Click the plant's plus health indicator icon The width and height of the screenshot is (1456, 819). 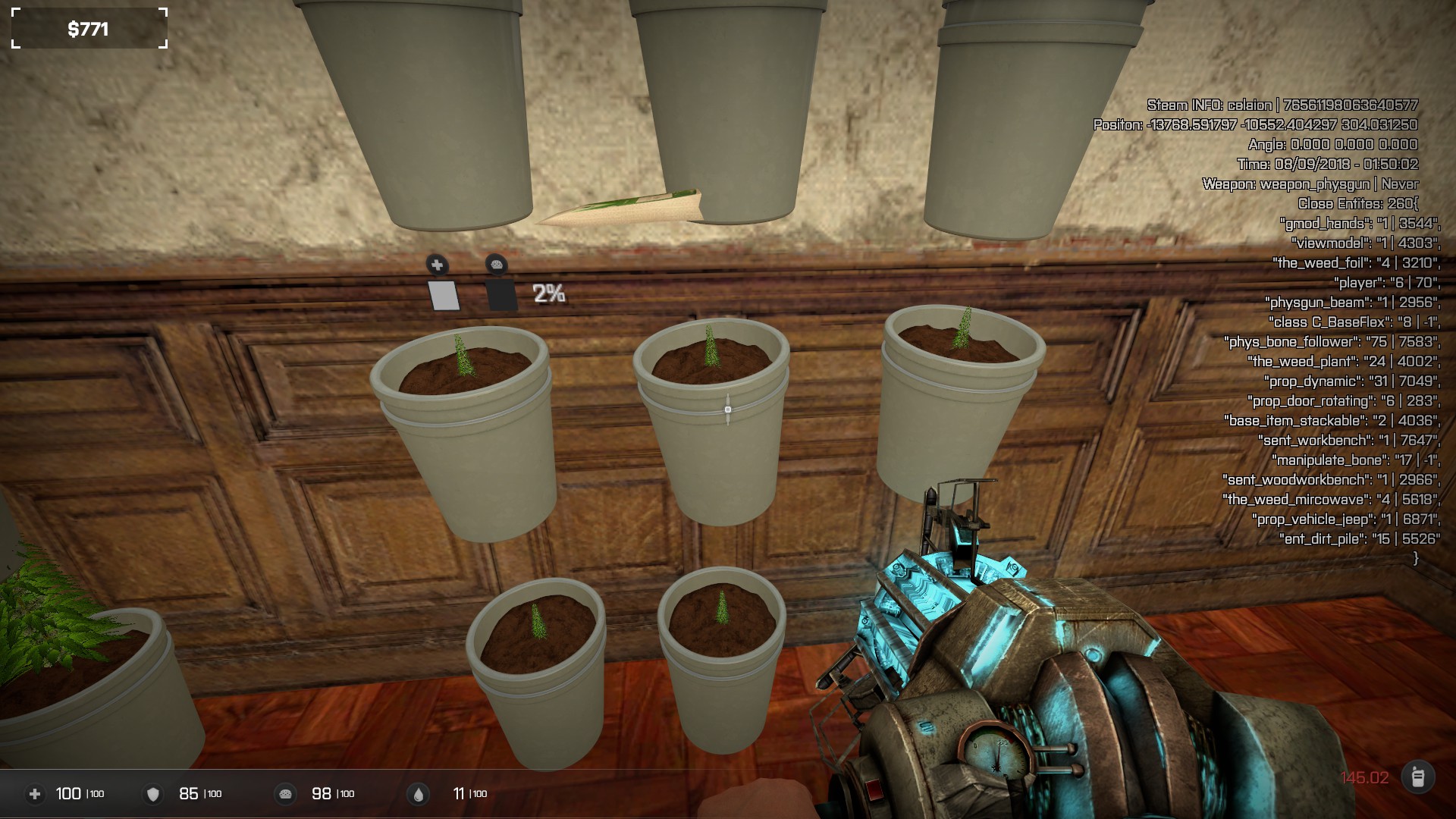pos(437,265)
